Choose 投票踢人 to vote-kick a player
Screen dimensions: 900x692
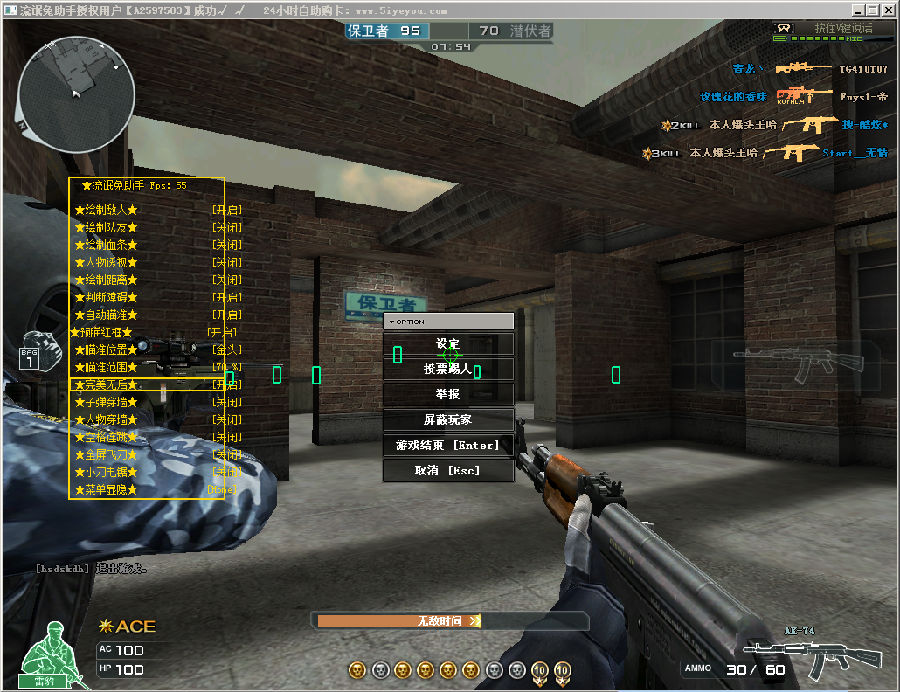tap(448, 369)
